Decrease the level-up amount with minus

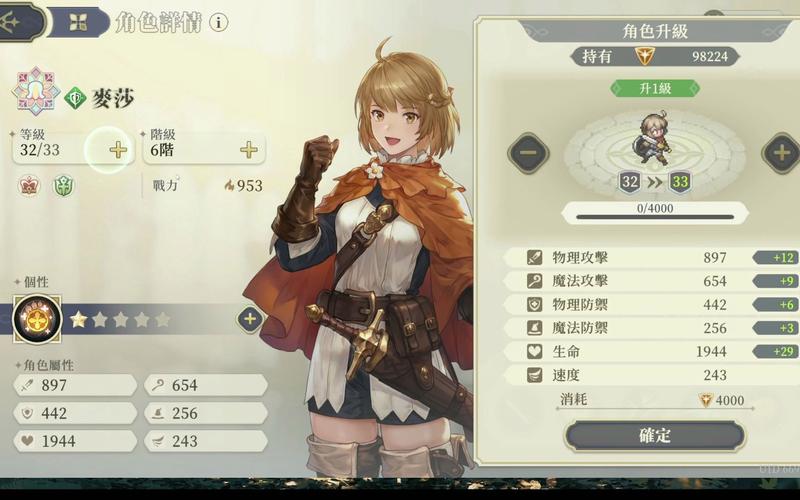528,153
